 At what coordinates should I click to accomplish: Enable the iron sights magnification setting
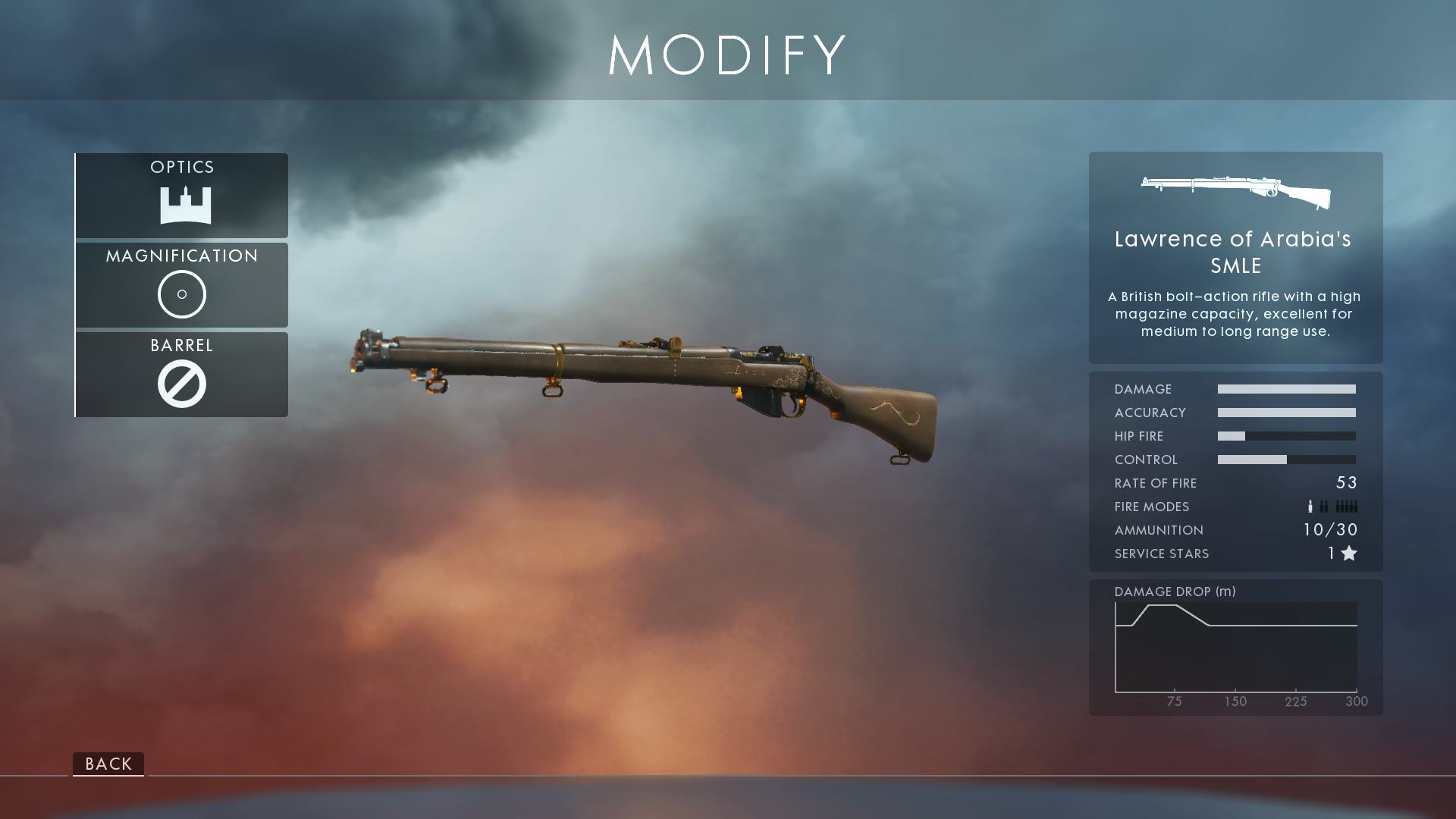[181, 293]
